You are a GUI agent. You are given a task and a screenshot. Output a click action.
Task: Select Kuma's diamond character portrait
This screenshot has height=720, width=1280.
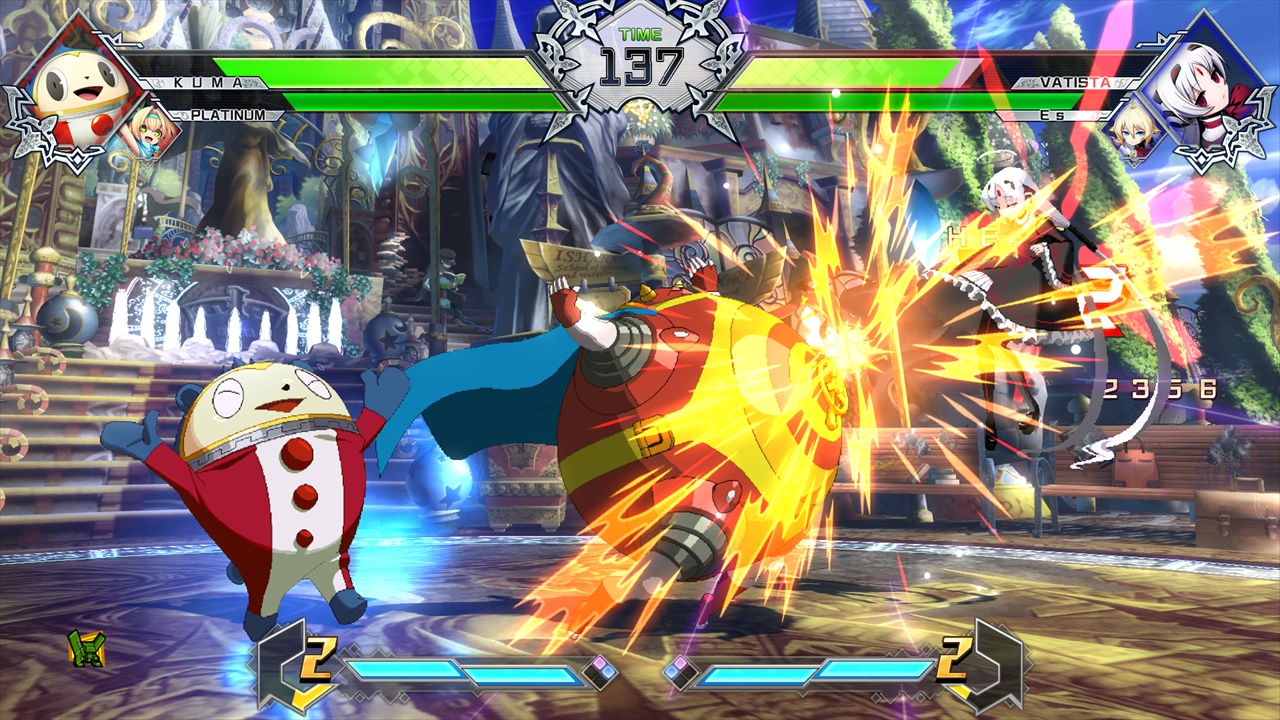[x=70, y=80]
